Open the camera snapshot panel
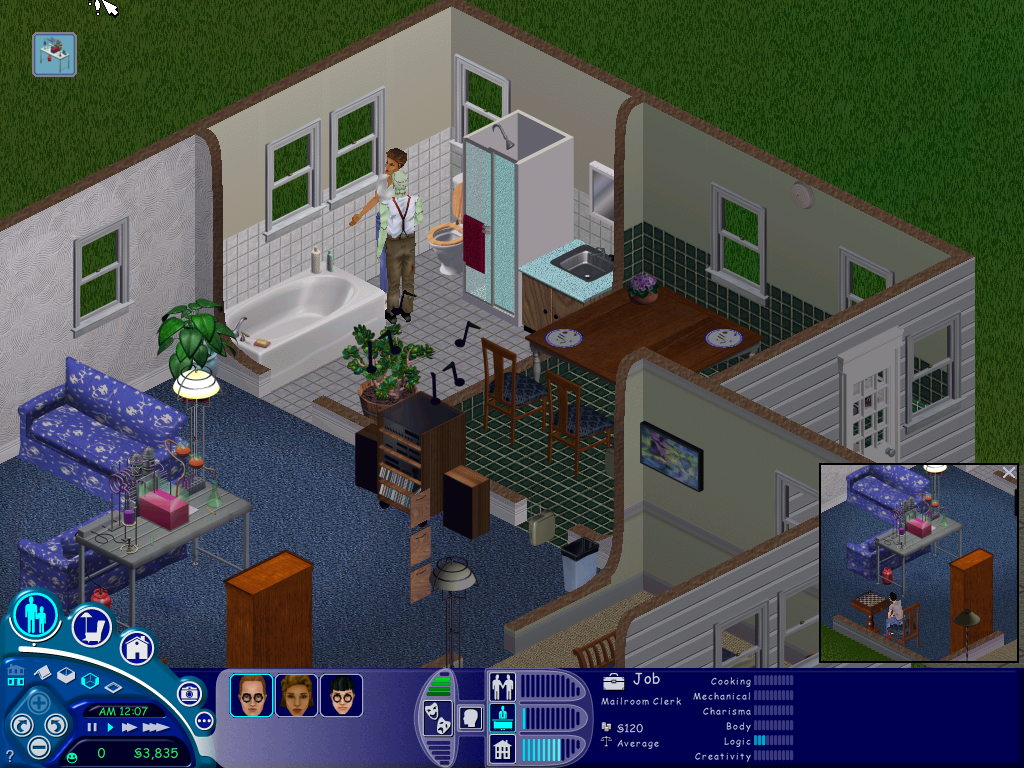 click(189, 693)
